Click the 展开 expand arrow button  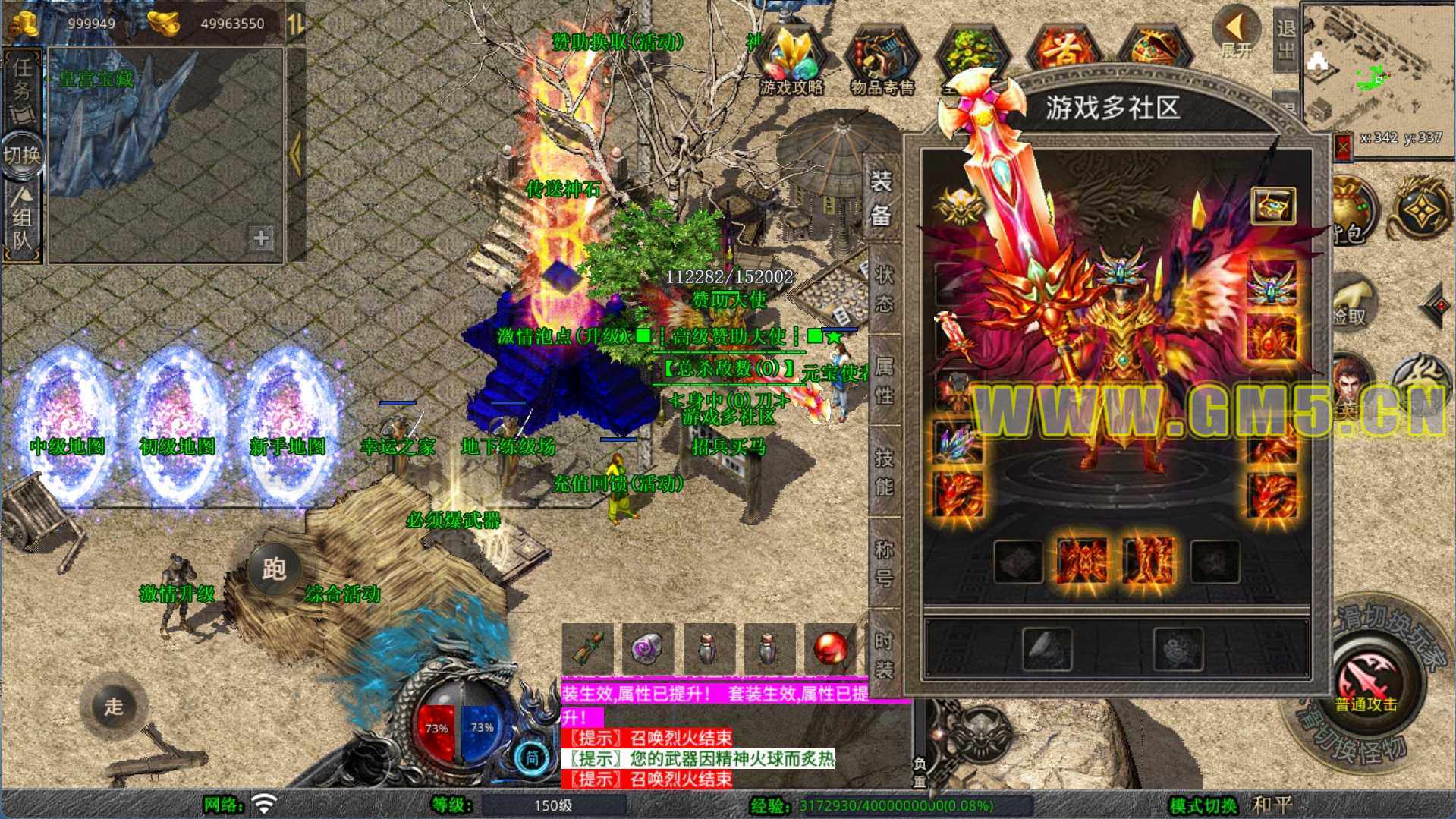tap(1236, 33)
